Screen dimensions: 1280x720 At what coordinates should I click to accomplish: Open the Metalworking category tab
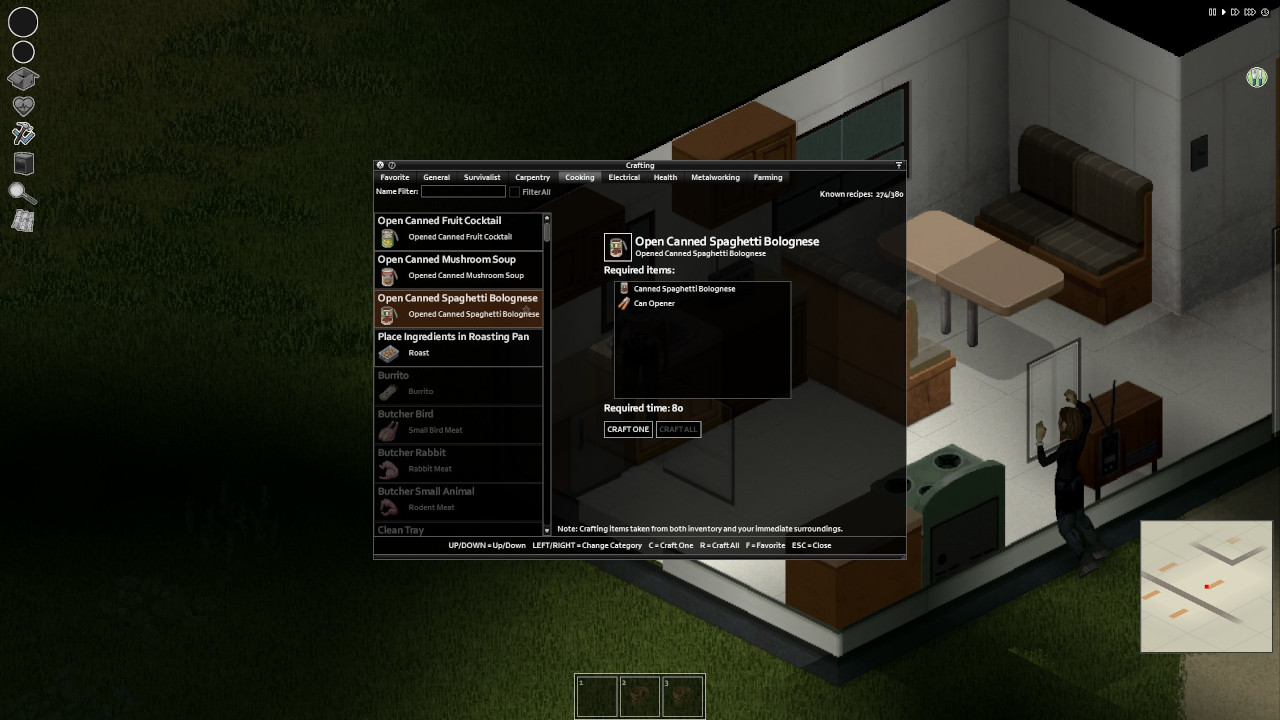click(x=715, y=177)
